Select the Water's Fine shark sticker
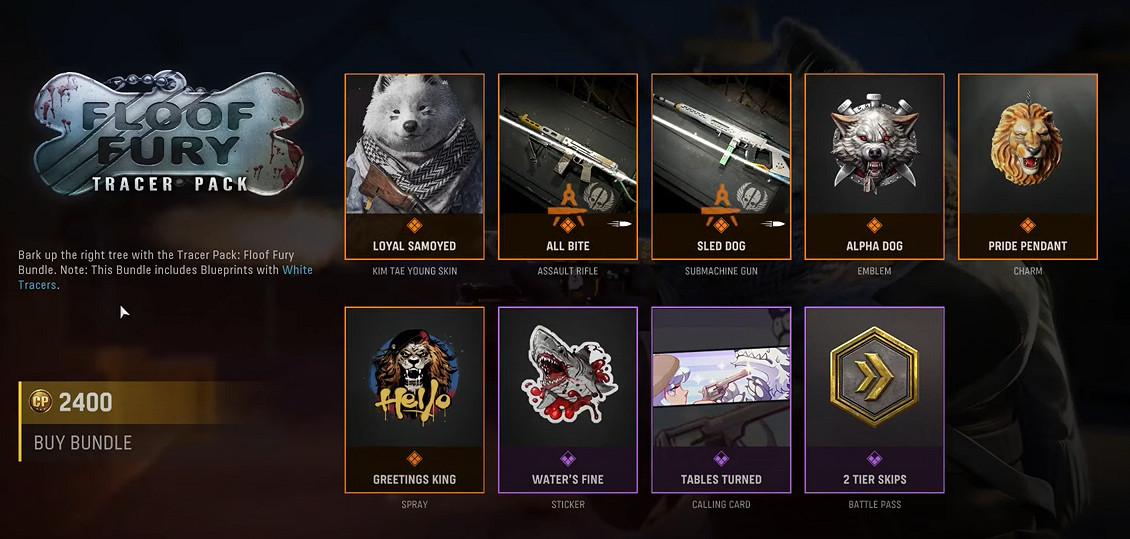The image size is (1130, 539). click(567, 399)
